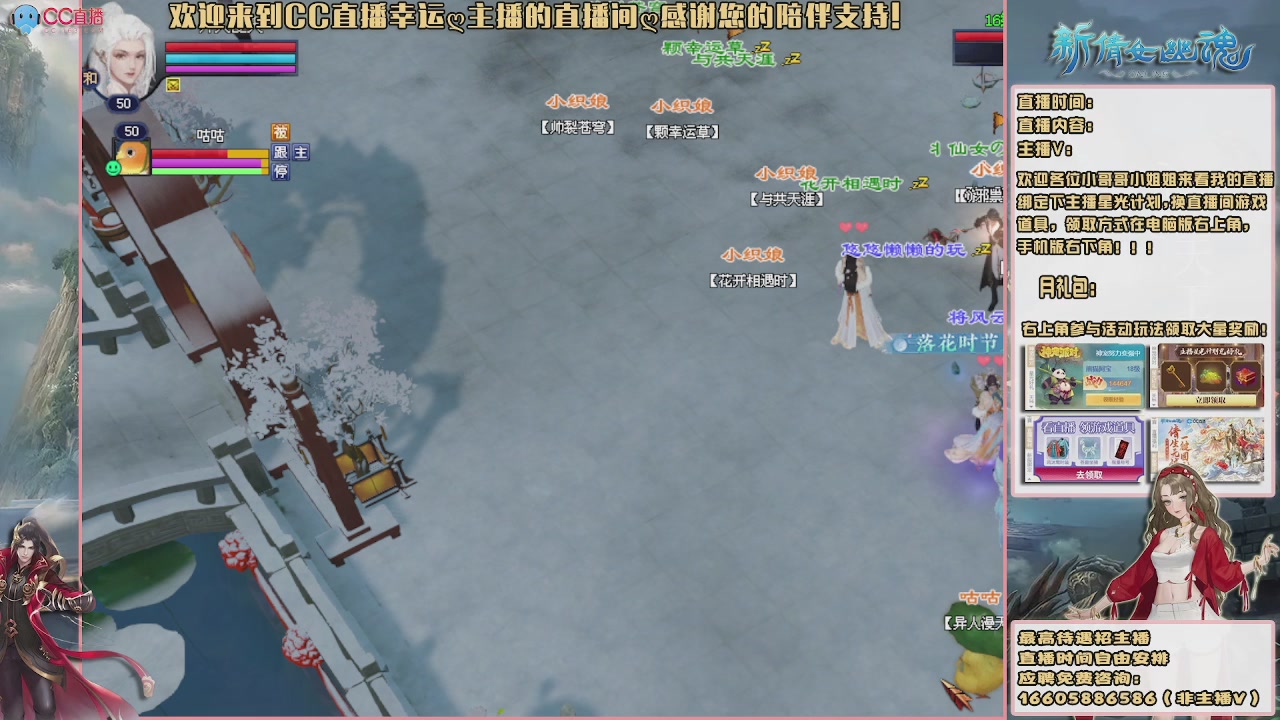Toggle the 停 stop button on the pet frame
1280x720 pixels.
(x=280, y=172)
